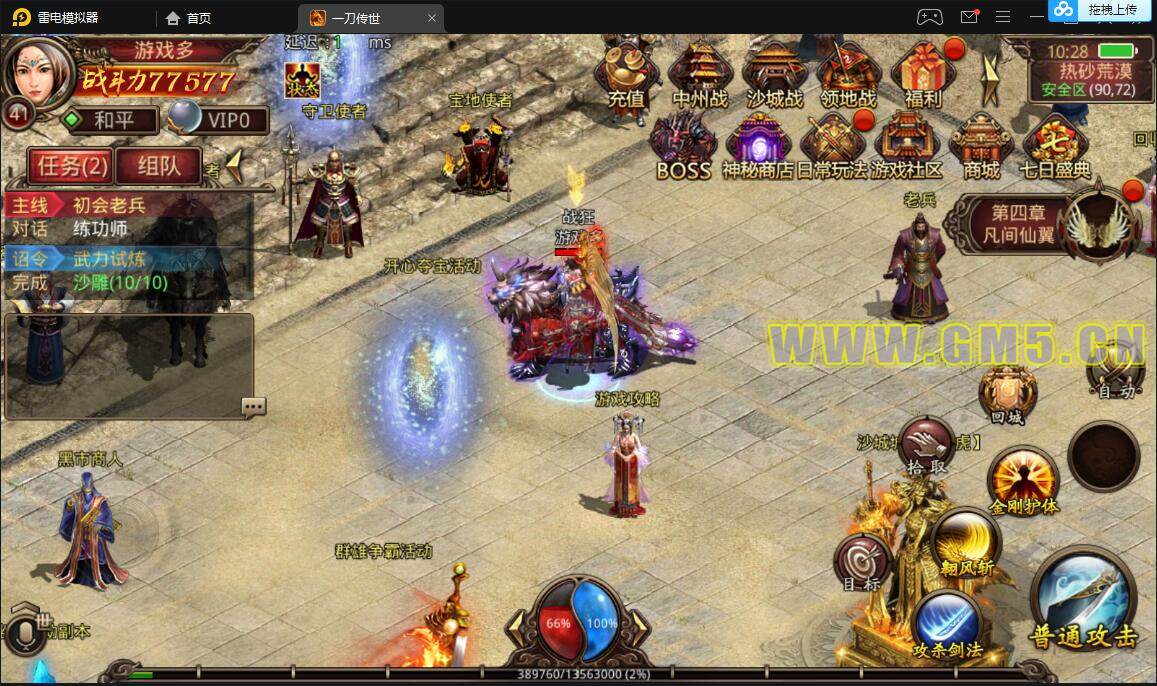Open the chat bubble button

point(253,406)
